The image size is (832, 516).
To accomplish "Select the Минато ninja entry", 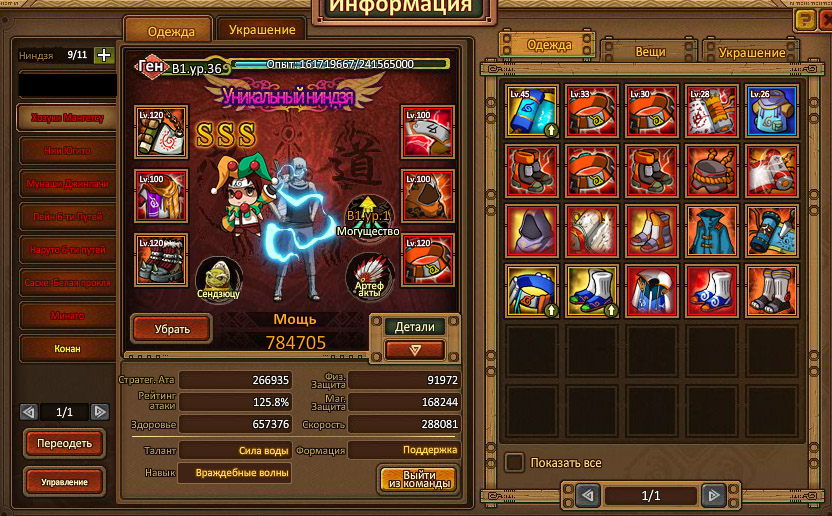I will [x=68, y=316].
